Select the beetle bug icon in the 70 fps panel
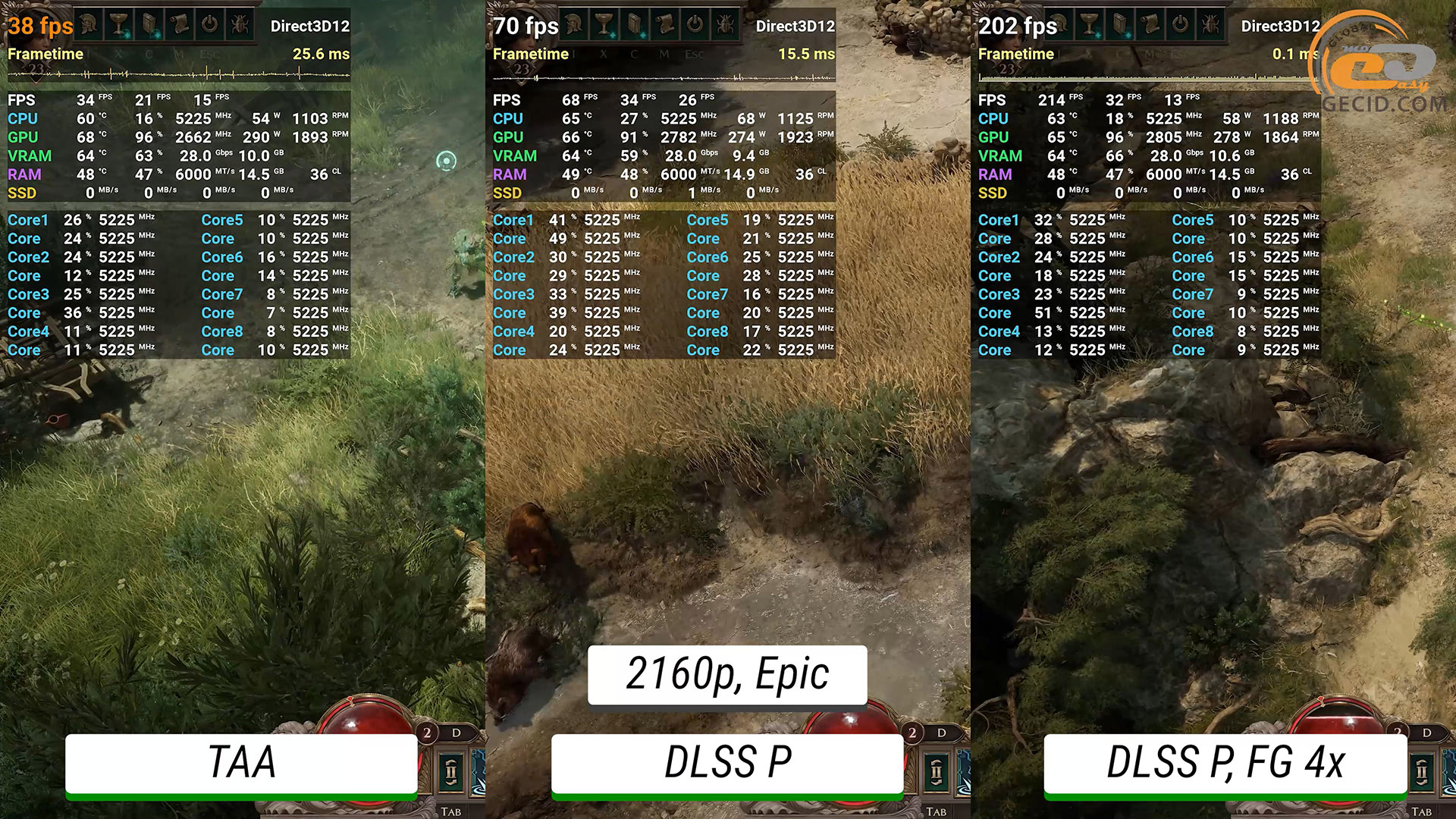Viewport: 1456px width, 819px height. [726, 25]
